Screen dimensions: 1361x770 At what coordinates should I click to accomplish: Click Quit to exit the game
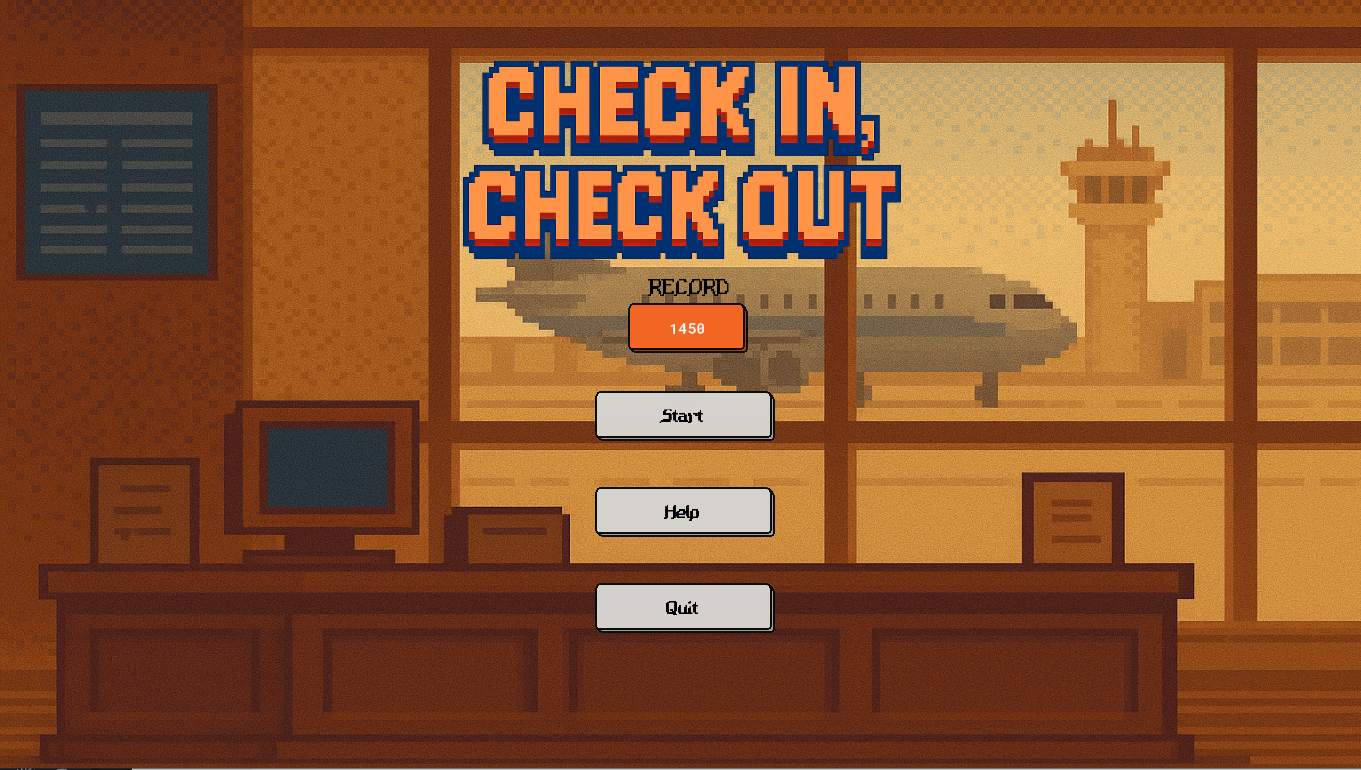tap(684, 606)
